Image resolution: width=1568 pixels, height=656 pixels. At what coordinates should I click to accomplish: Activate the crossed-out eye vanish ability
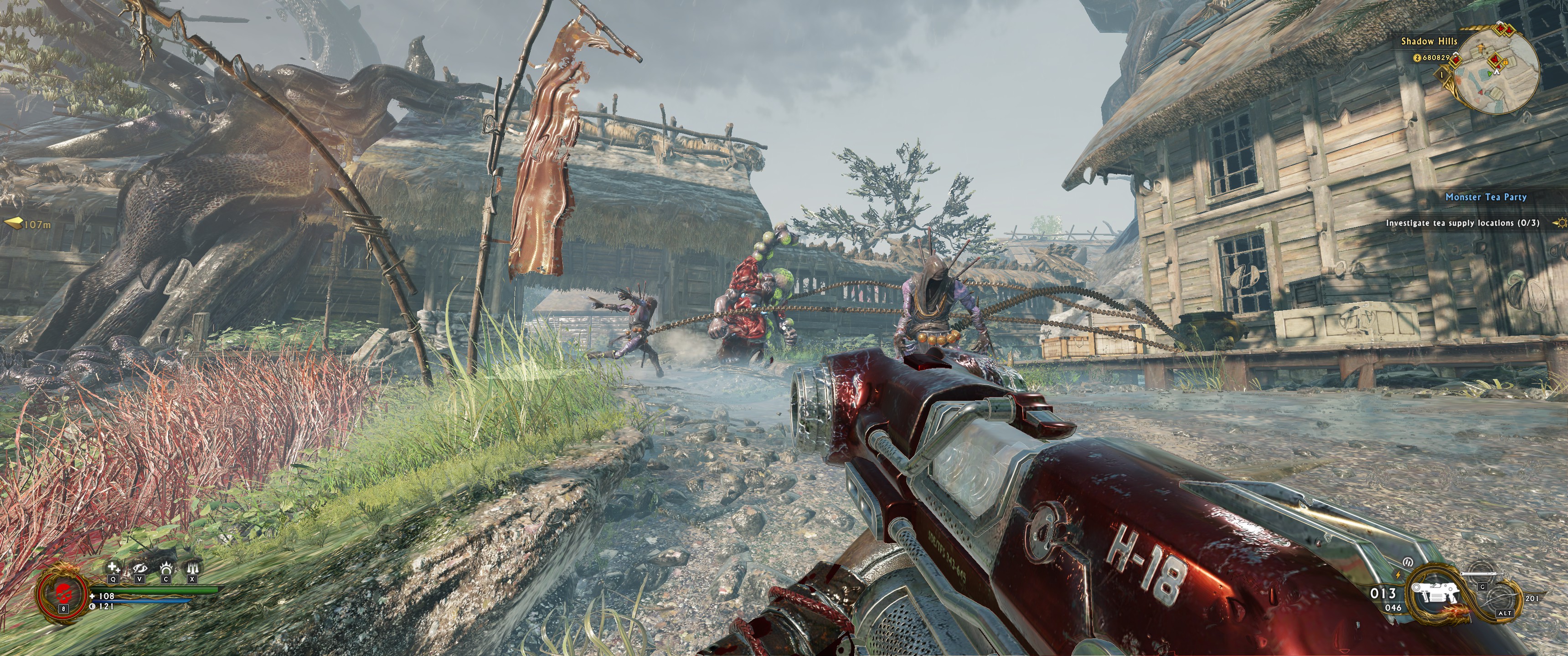coord(140,569)
